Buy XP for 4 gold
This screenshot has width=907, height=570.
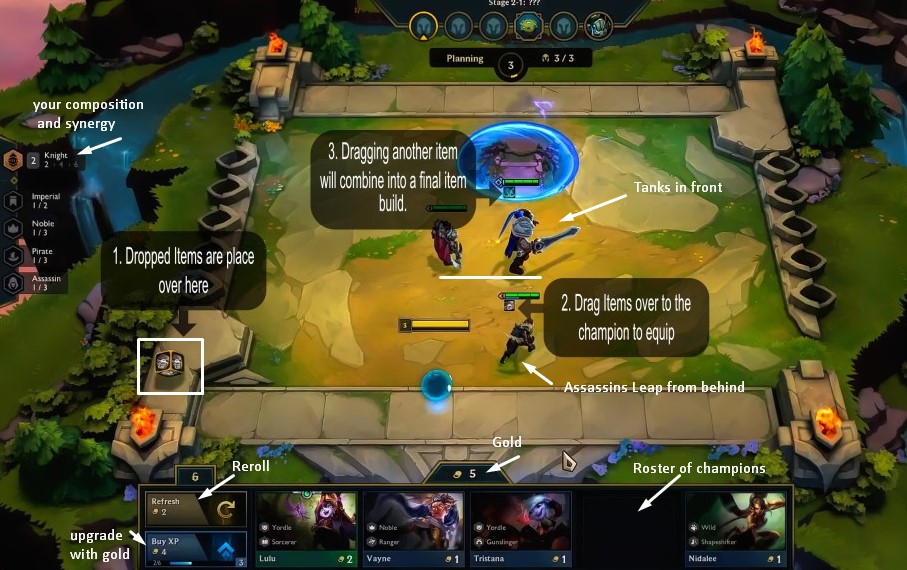pyautogui.click(x=195, y=550)
